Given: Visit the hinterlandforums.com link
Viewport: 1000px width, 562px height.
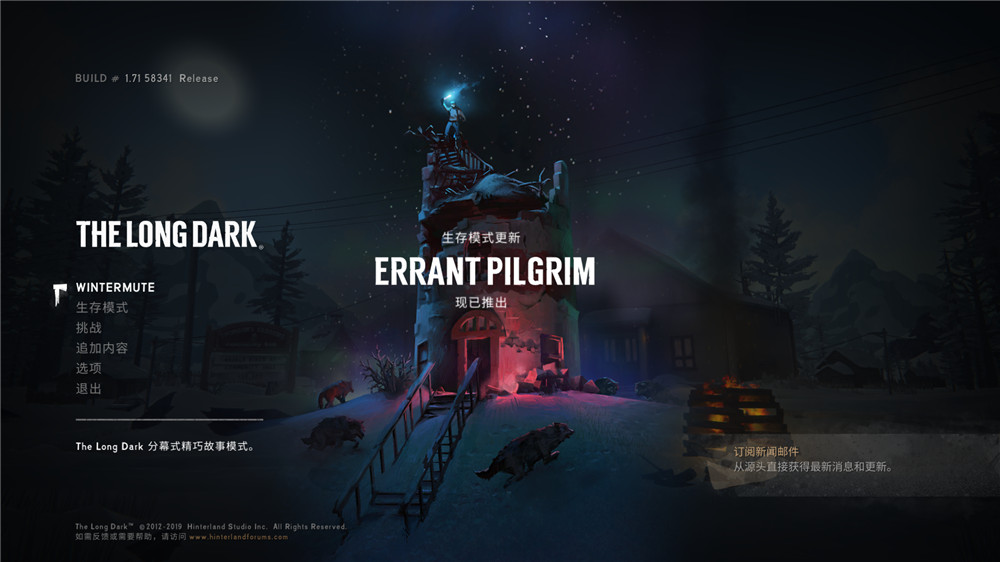Looking at the screenshot, I should tap(238, 537).
